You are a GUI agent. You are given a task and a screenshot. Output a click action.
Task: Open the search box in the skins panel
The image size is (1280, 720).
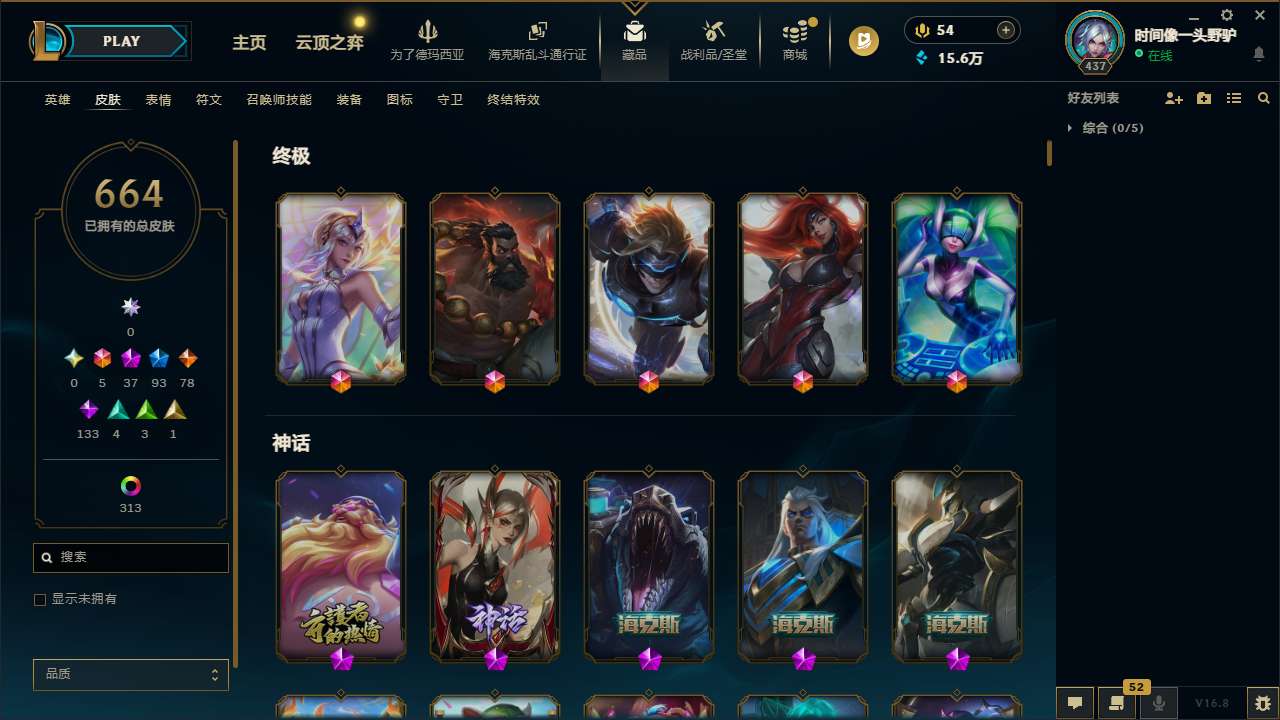click(130, 557)
